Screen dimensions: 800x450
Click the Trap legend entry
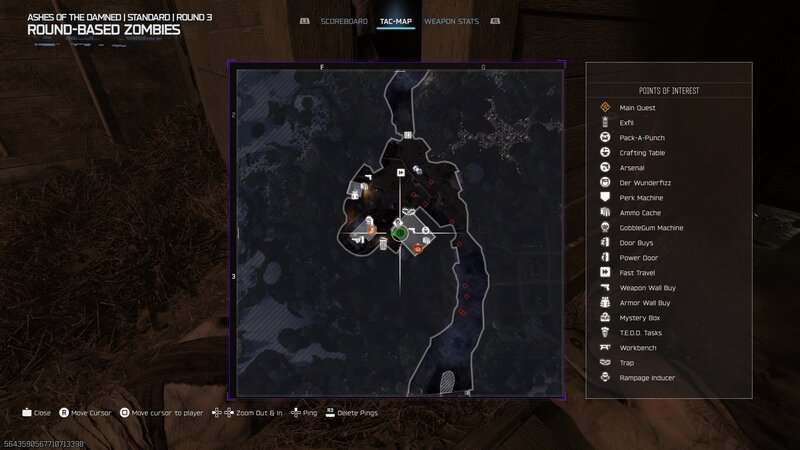[628, 362]
